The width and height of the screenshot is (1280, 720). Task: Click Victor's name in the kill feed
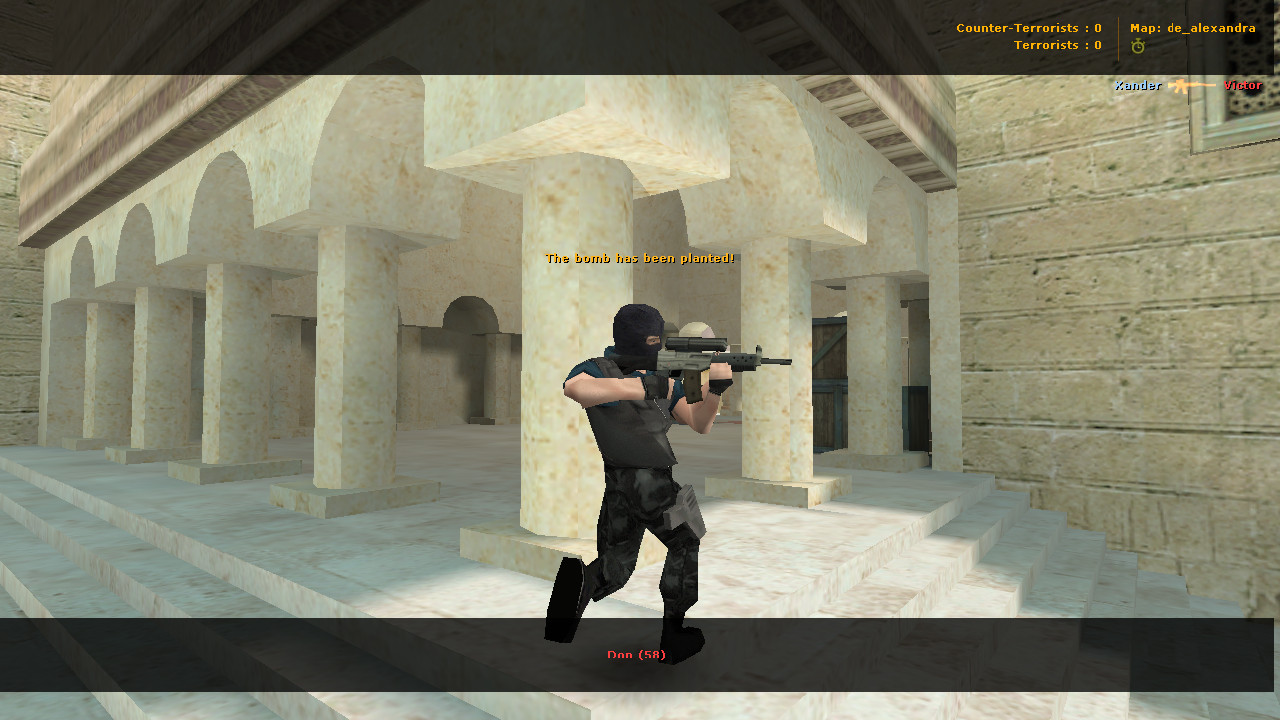pyautogui.click(x=1243, y=86)
